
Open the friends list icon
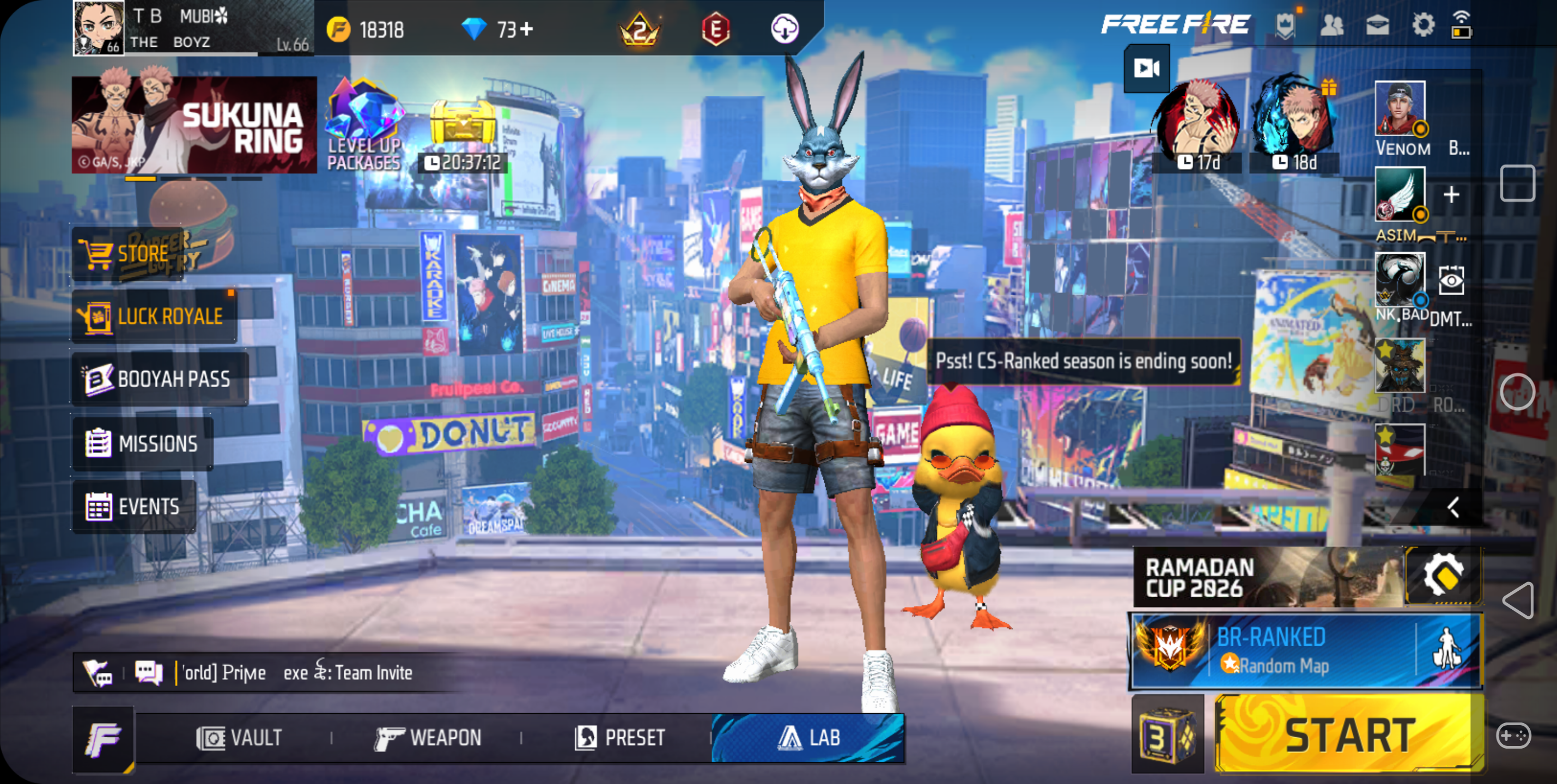(x=1331, y=26)
